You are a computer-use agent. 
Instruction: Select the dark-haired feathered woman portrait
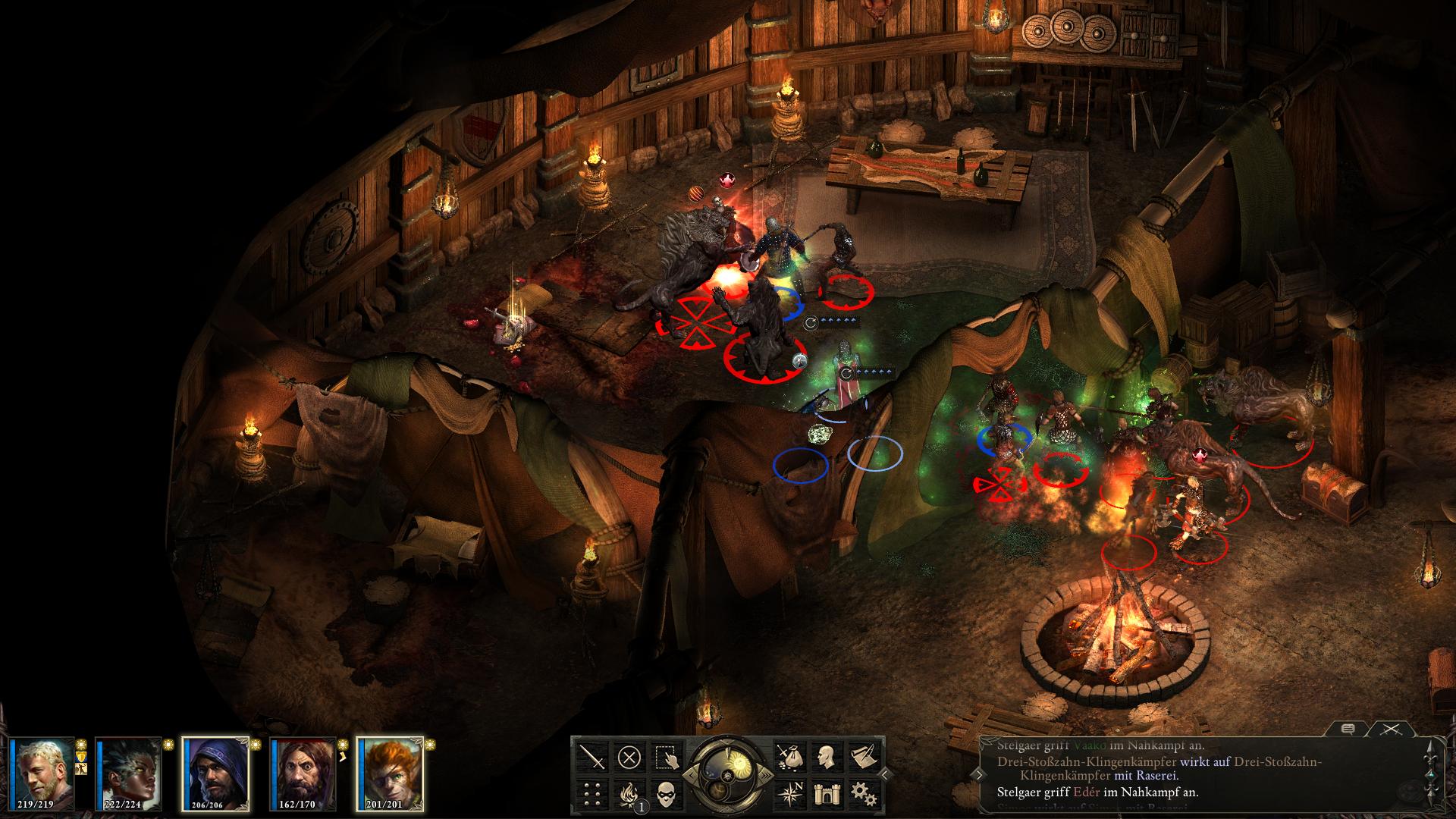click(x=129, y=773)
